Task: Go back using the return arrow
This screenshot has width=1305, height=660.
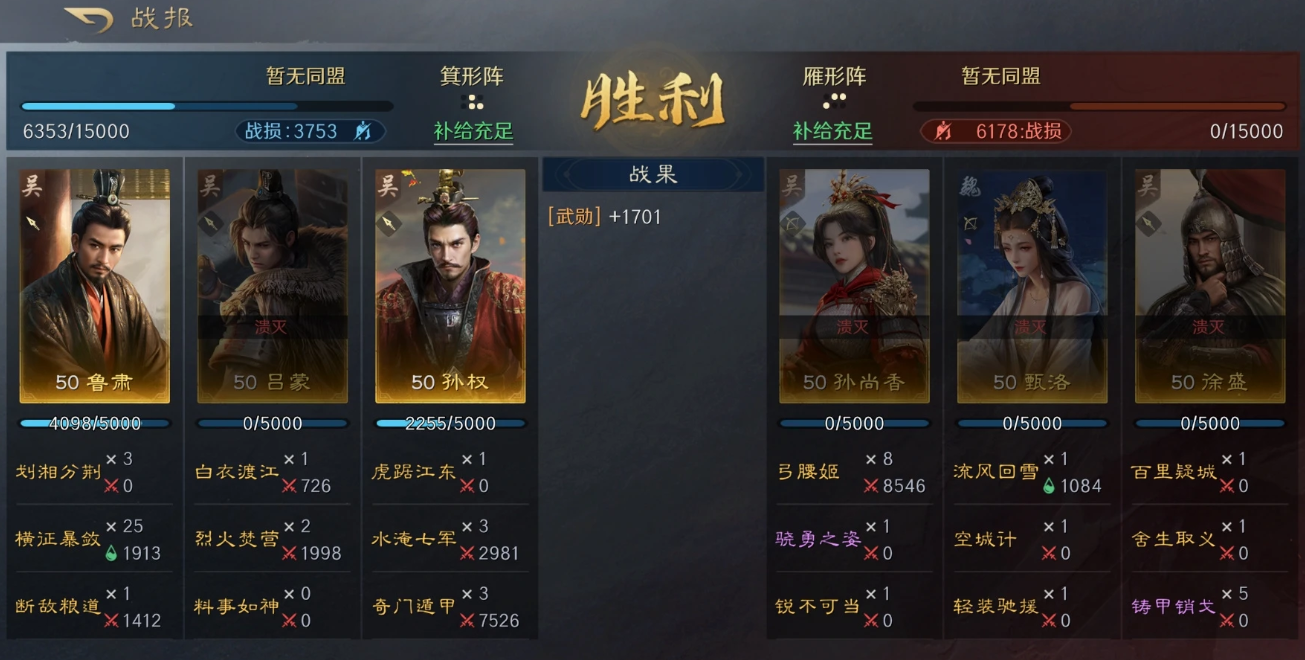Action: tap(88, 19)
